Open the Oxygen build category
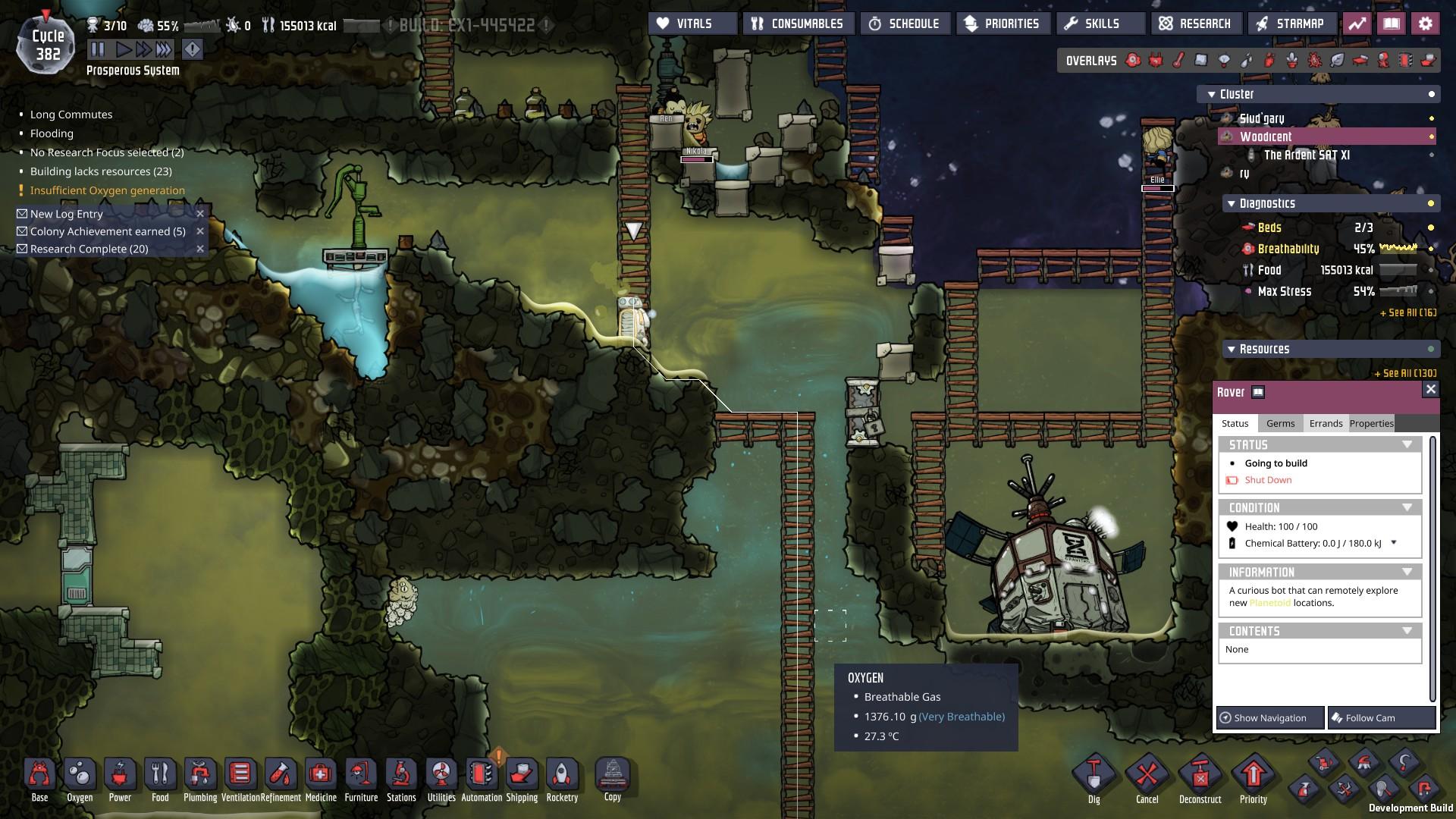 80,779
